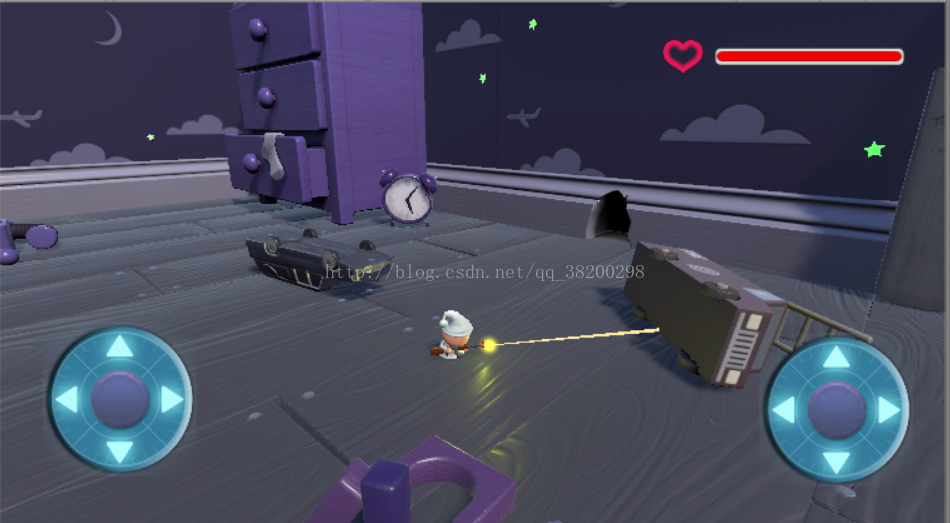This screenshot has height=523, width=950.
Task: Click the center knob of the right joystick
Action: 836,410
